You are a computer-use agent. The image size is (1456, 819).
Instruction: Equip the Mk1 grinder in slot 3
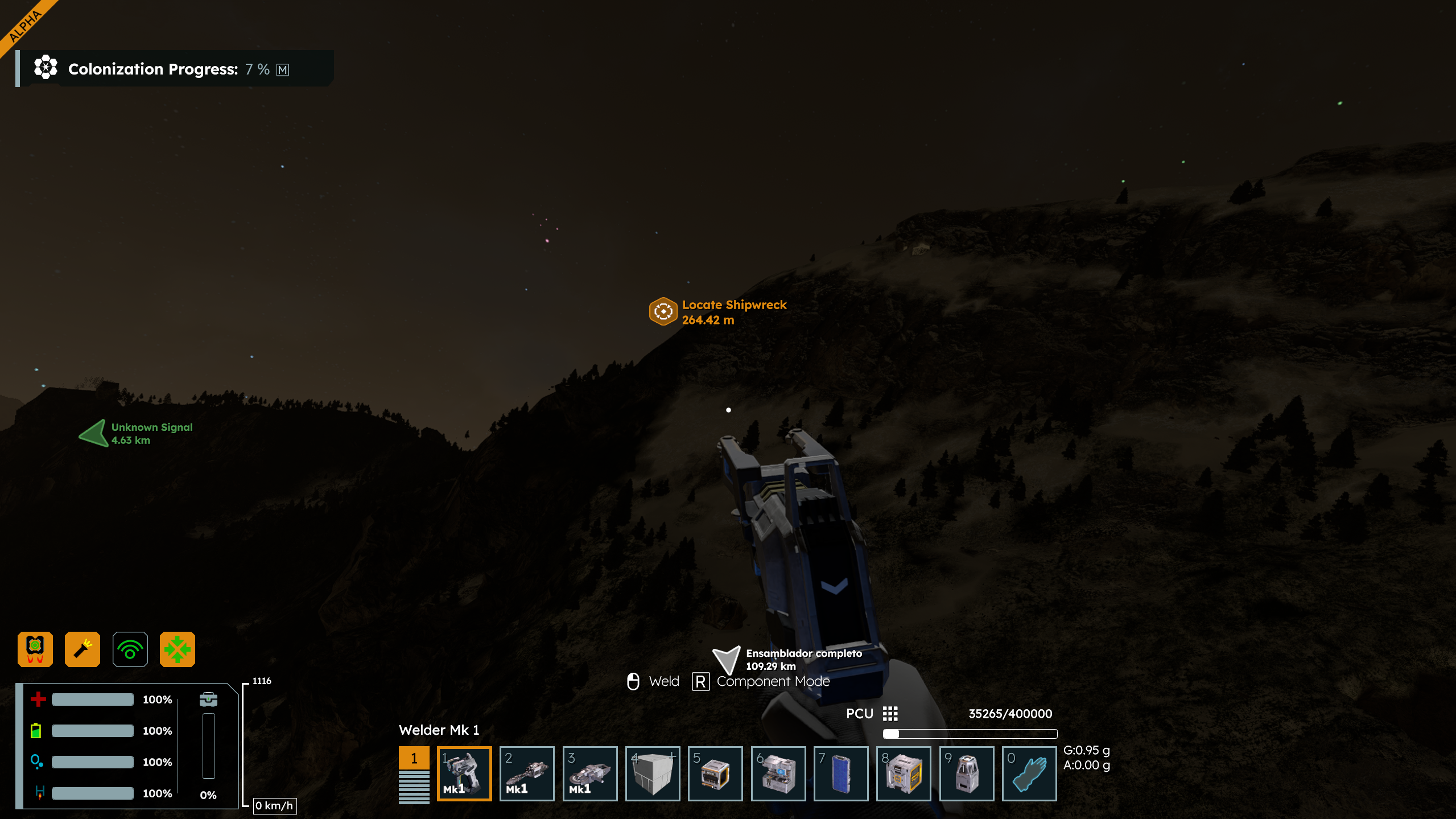pos(589,773)
